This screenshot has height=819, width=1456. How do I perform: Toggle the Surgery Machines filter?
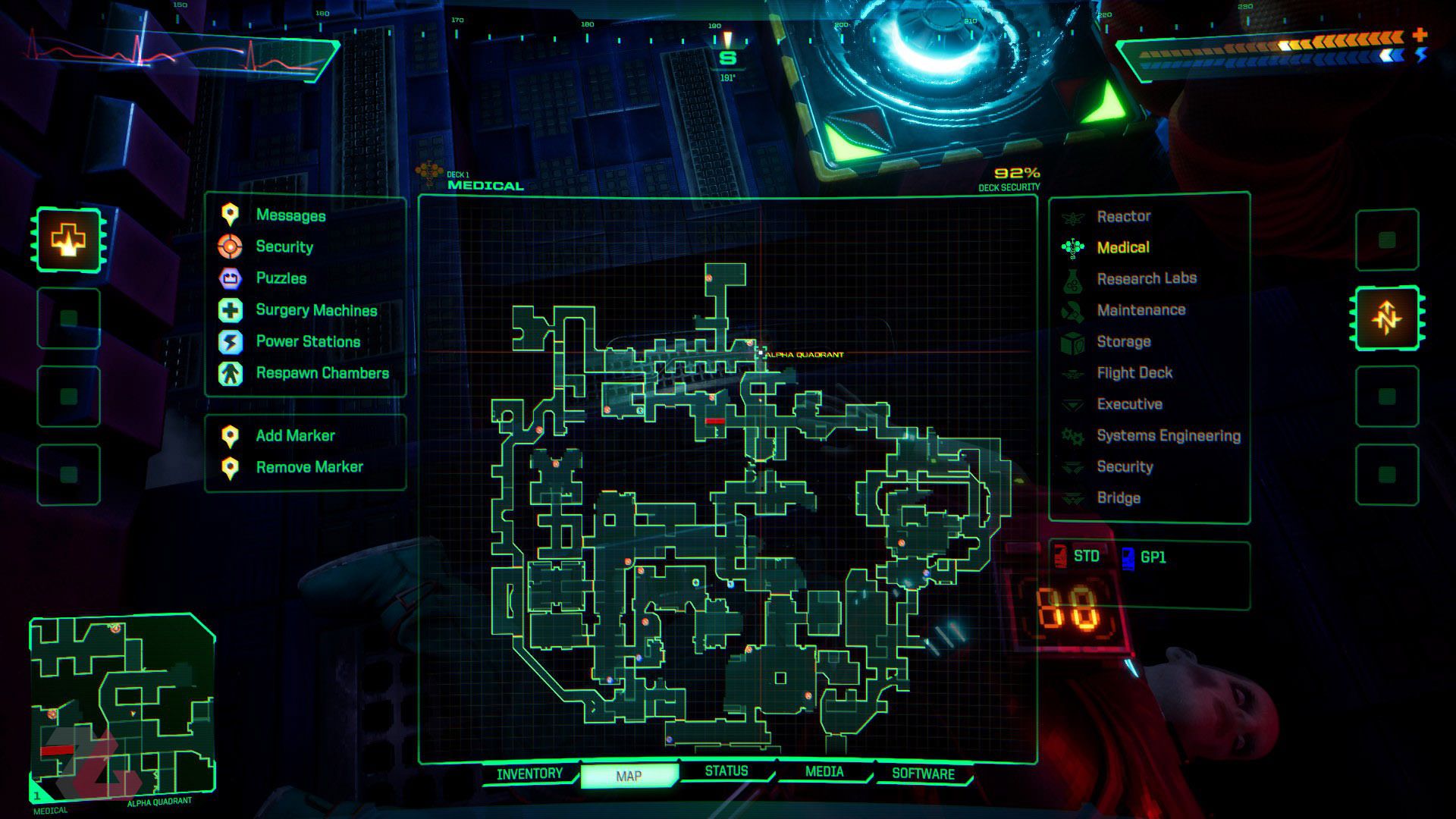tap(315, 310)
